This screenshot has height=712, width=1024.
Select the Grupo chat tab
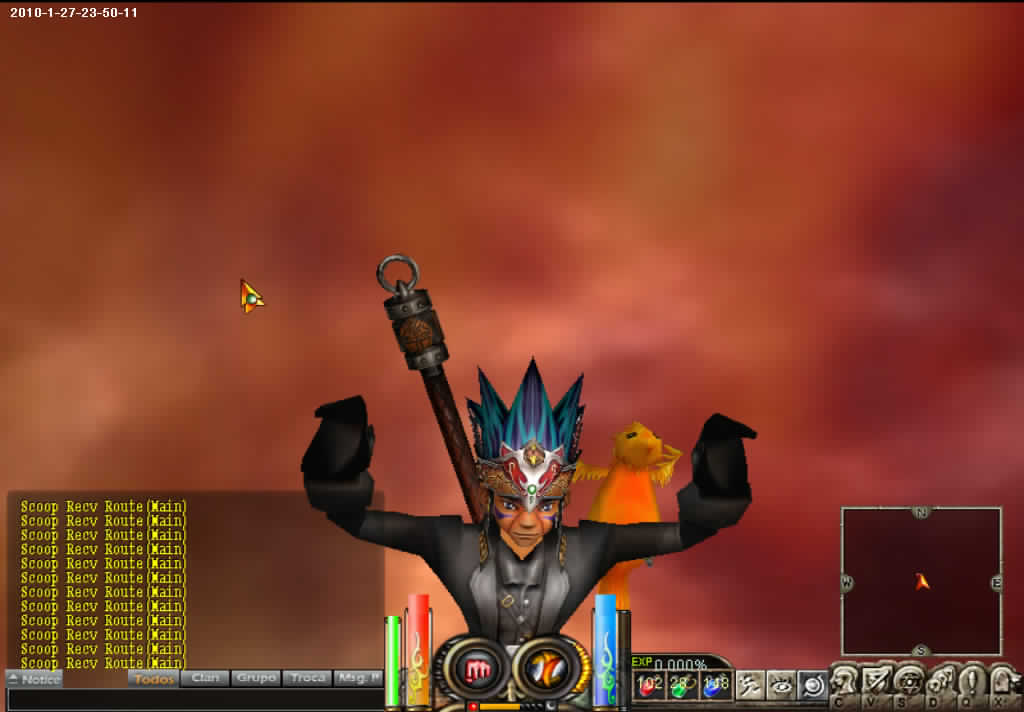[x=256, y=678]
